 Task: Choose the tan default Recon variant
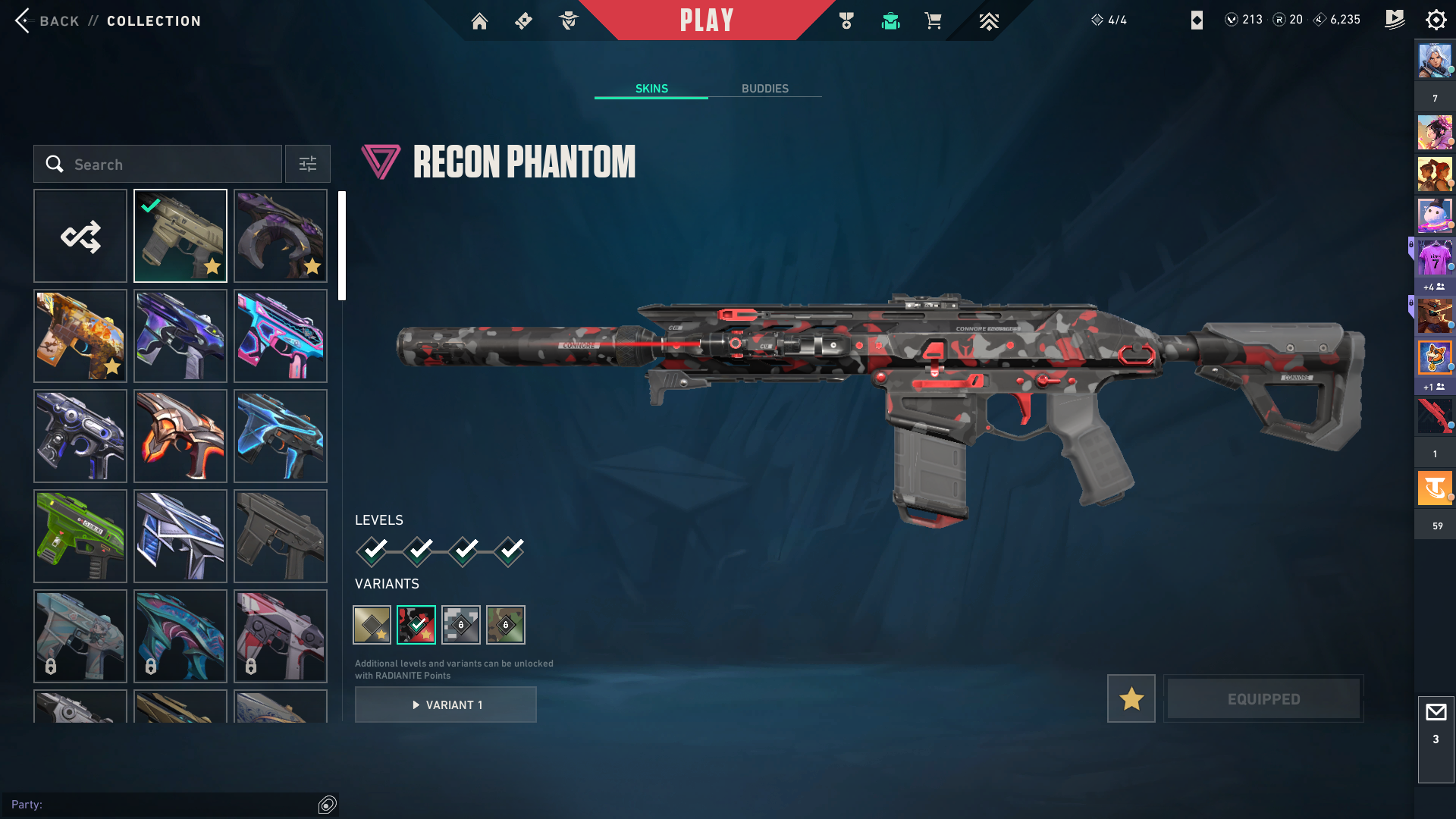click(x=372, y=625)
